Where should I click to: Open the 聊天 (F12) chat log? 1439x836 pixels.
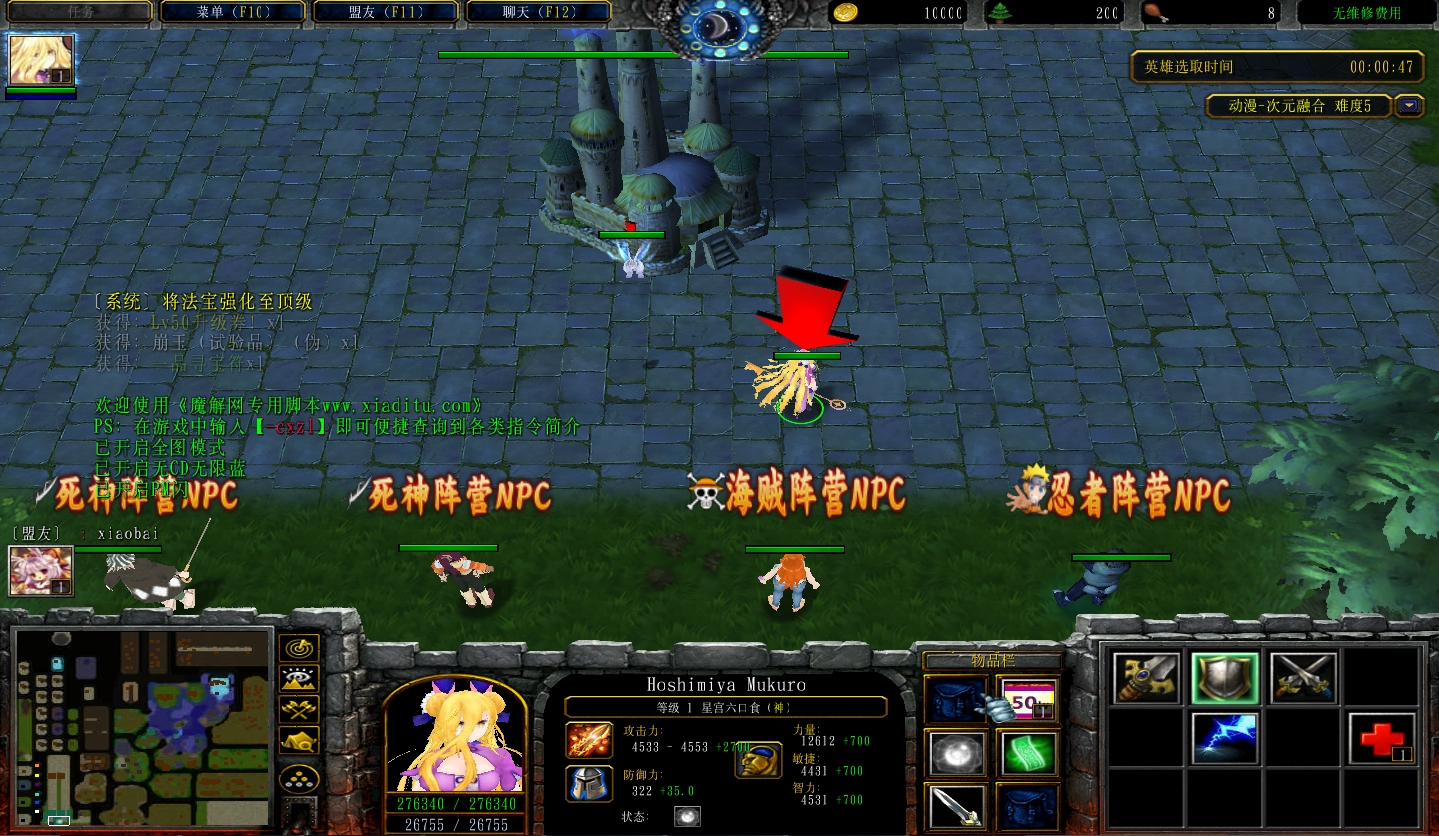click(539, 12)
